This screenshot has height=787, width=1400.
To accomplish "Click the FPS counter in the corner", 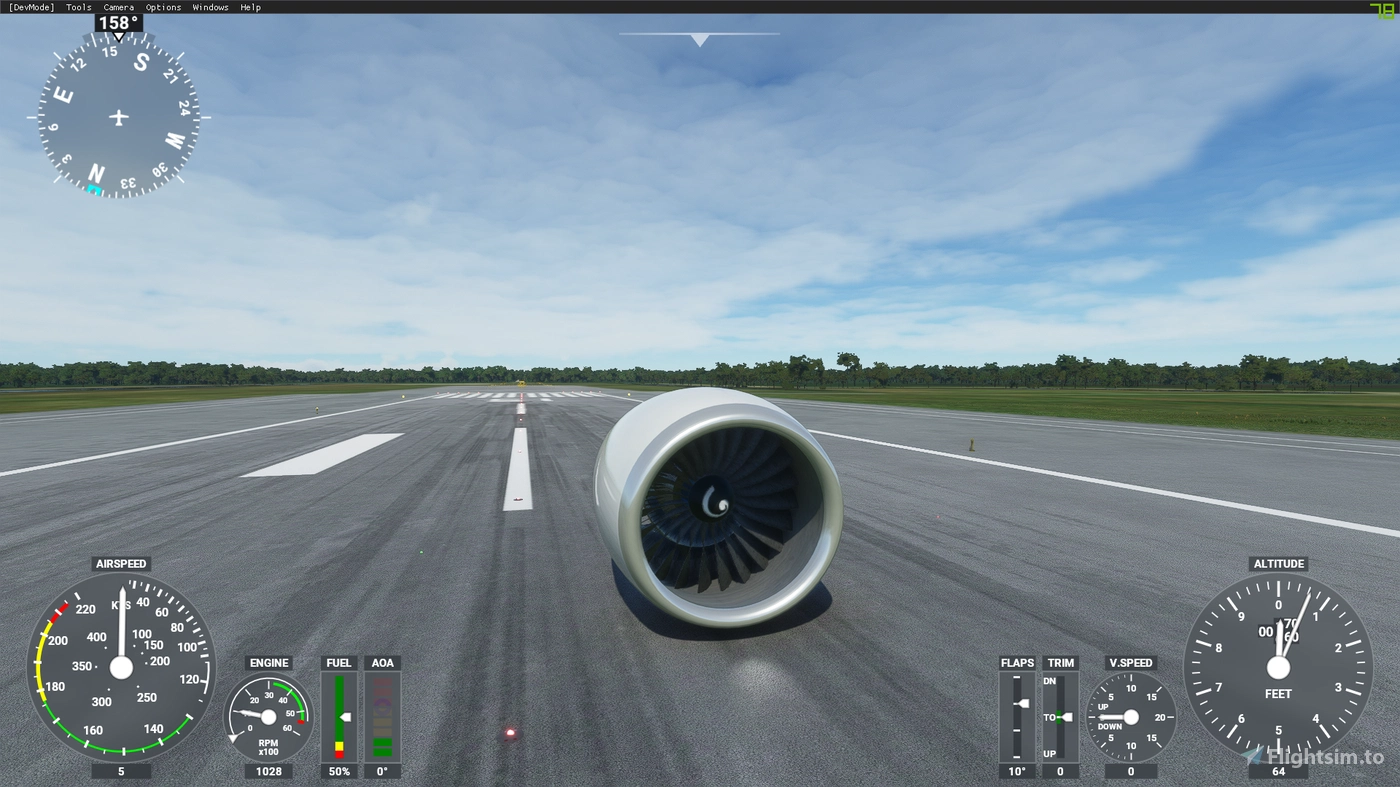I will [1380, 7].
